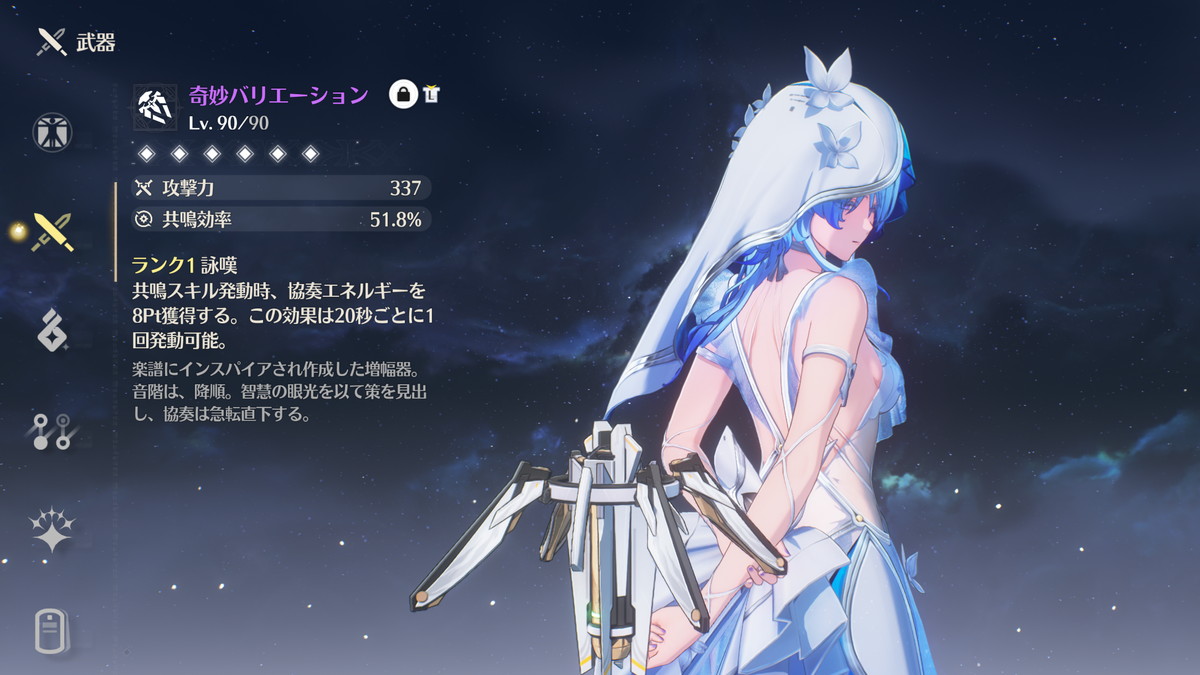Image resolution: width=1200 pixels, height=675 pixels.
Task: Open the character attributes tab
Action: tap(52, 132)
